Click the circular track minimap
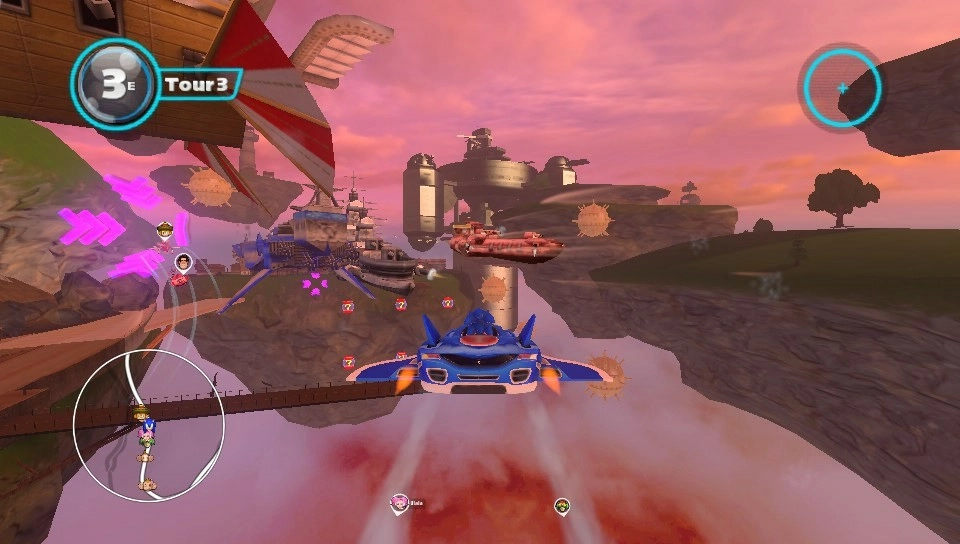 [148, 426]
